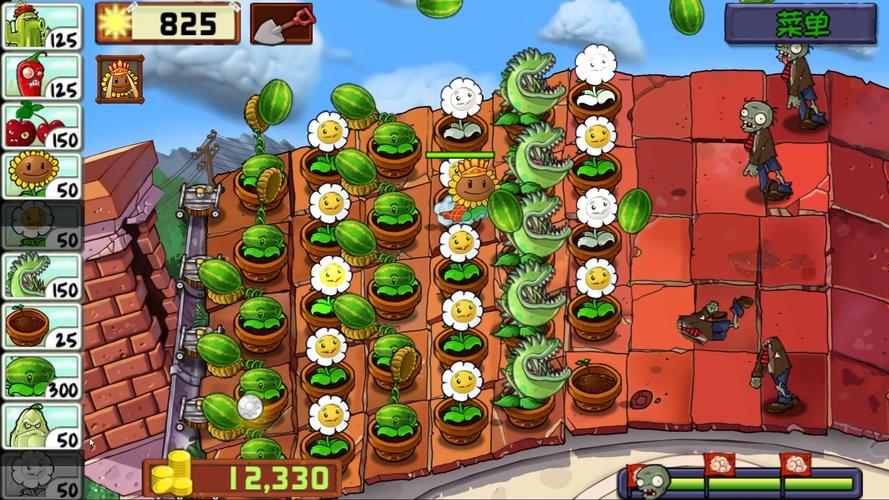The image size is (889, 500).
Task: Pick up the shovel tool
Action: click(281, 24)
